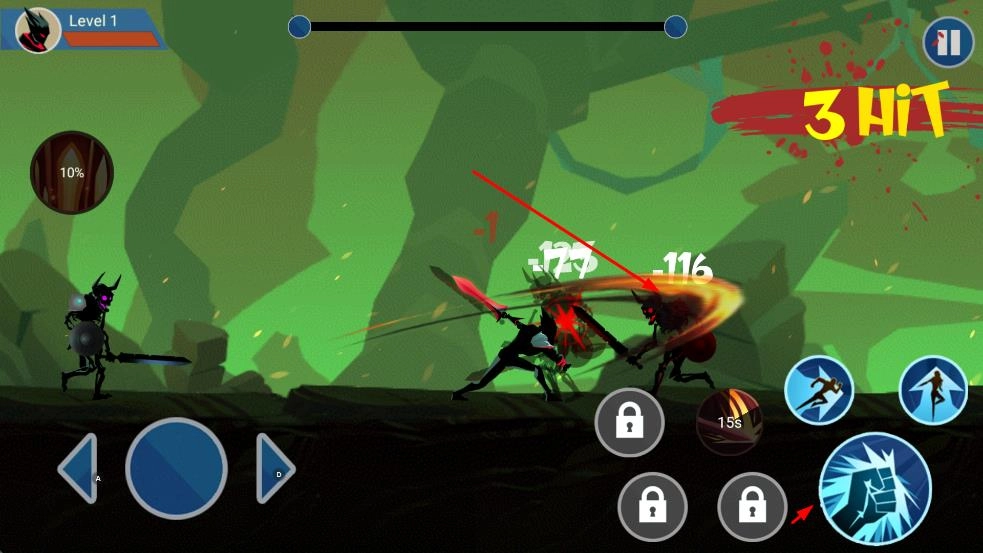Activate the 10% rage skill orb
Screen dimensions: 983x553
pyautogui.click(x=72, y=173)
